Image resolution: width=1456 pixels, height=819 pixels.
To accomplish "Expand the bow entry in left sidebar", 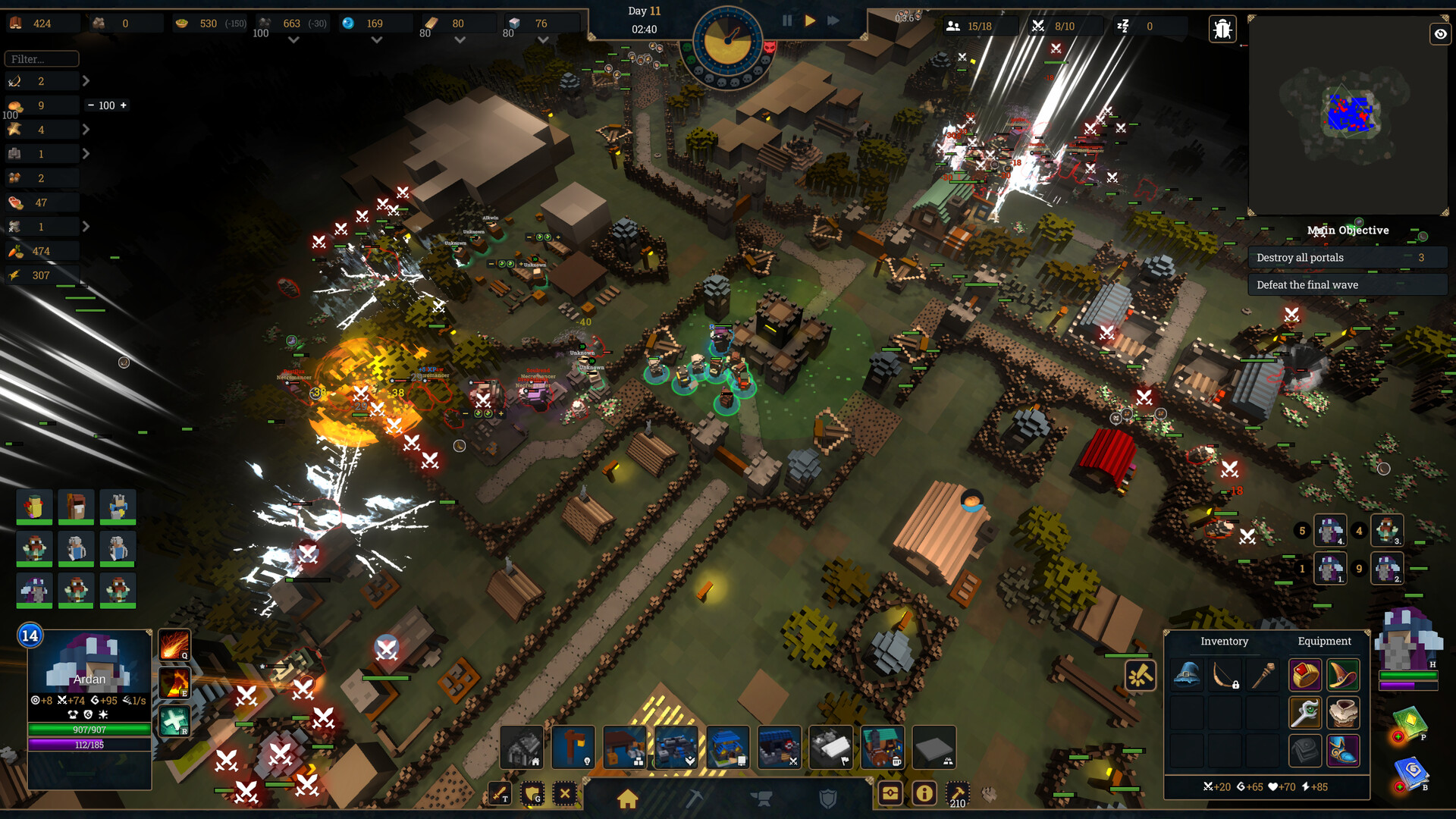I will pyautogui.click(x=86, y=80).
